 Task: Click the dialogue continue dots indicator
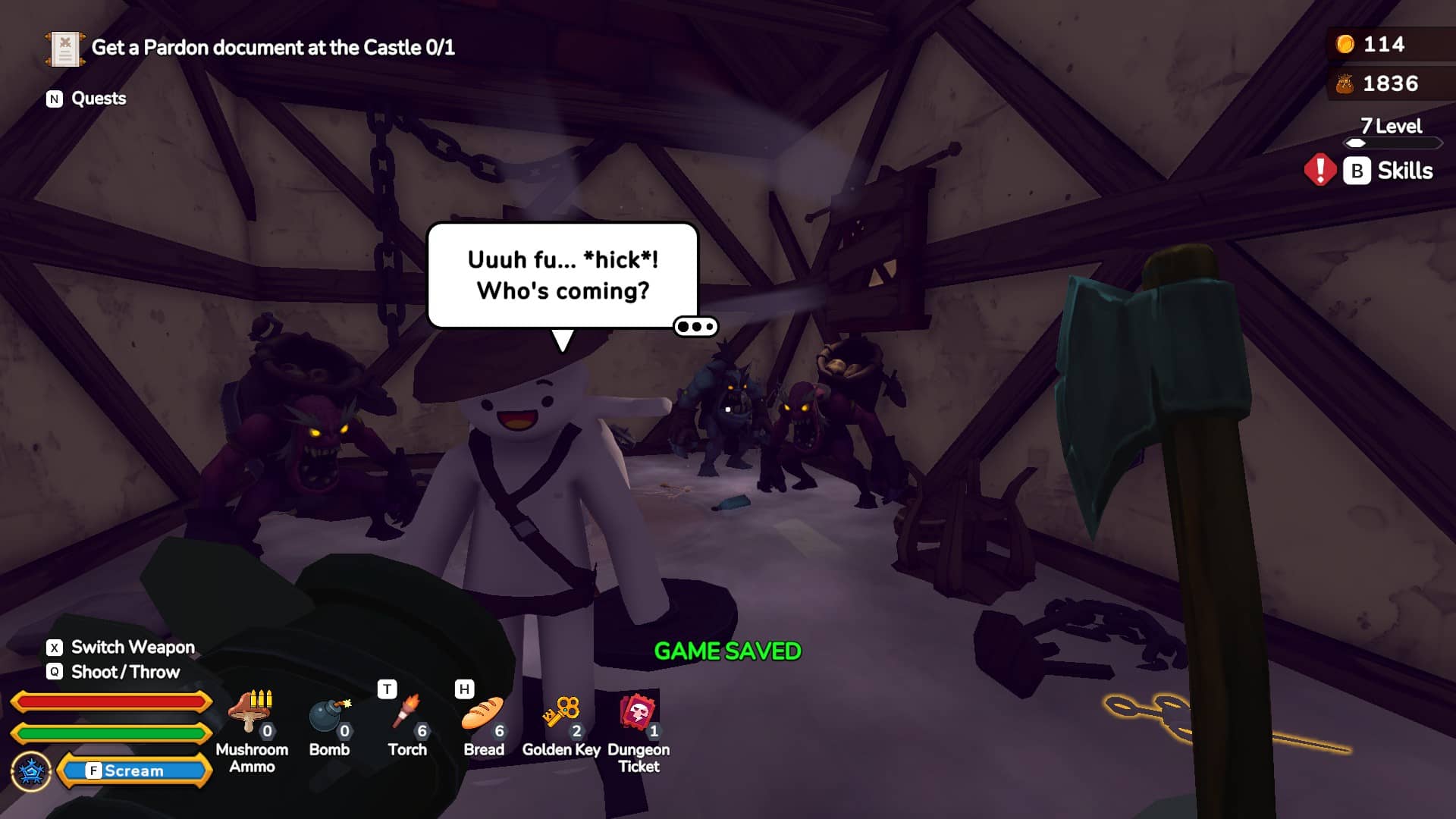tap(695, 327)
